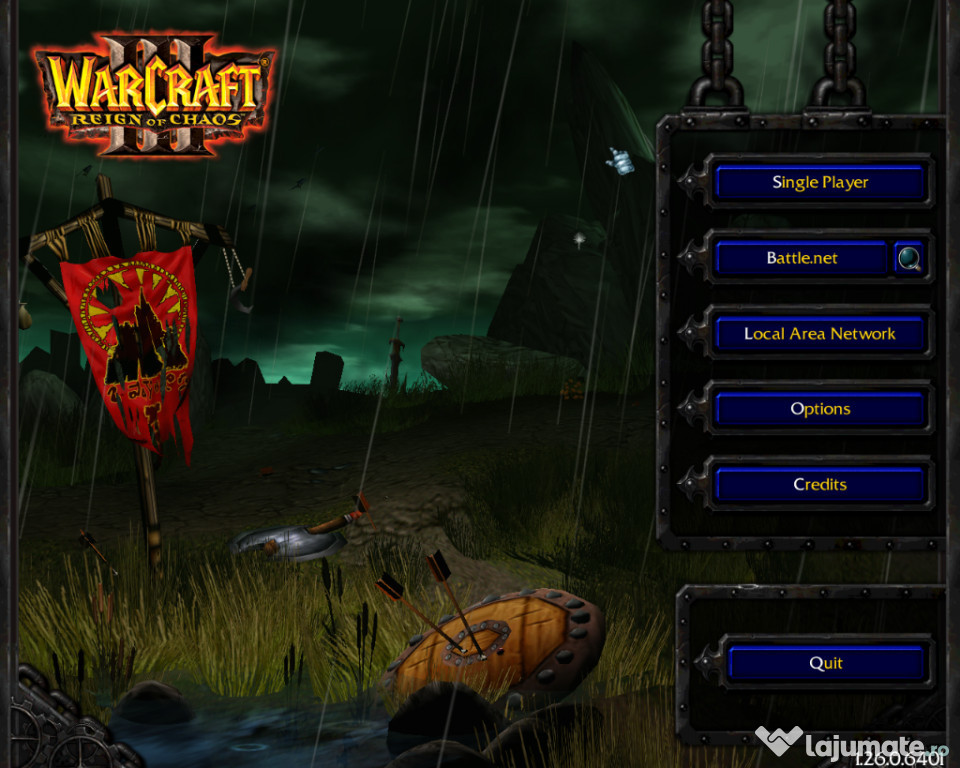The height and width of the screenshot is (768, 960).
Task: View the Credits
Action: (x=820, y=484)
